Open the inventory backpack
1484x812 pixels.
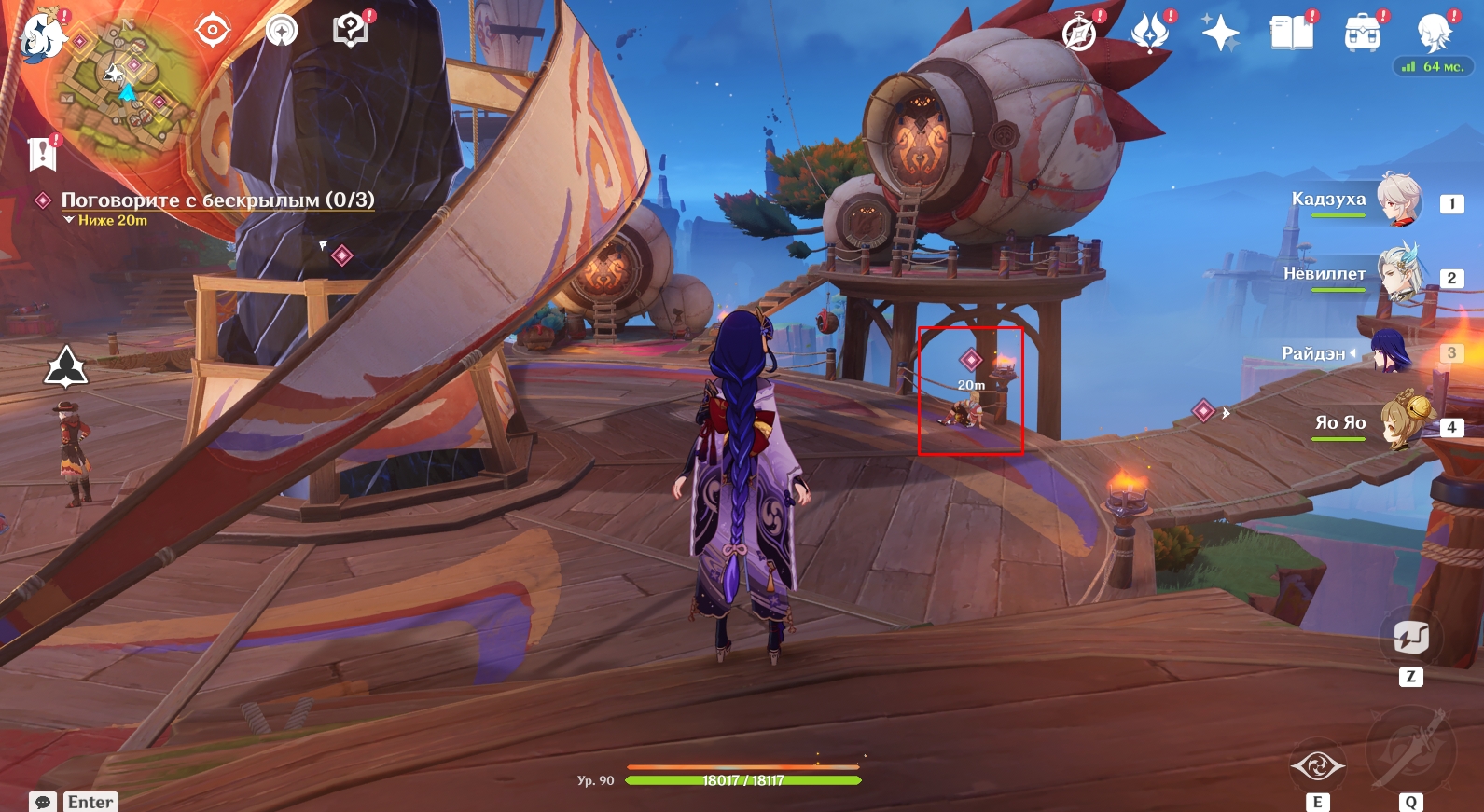pyautogui.click(x=1362, y=34)
